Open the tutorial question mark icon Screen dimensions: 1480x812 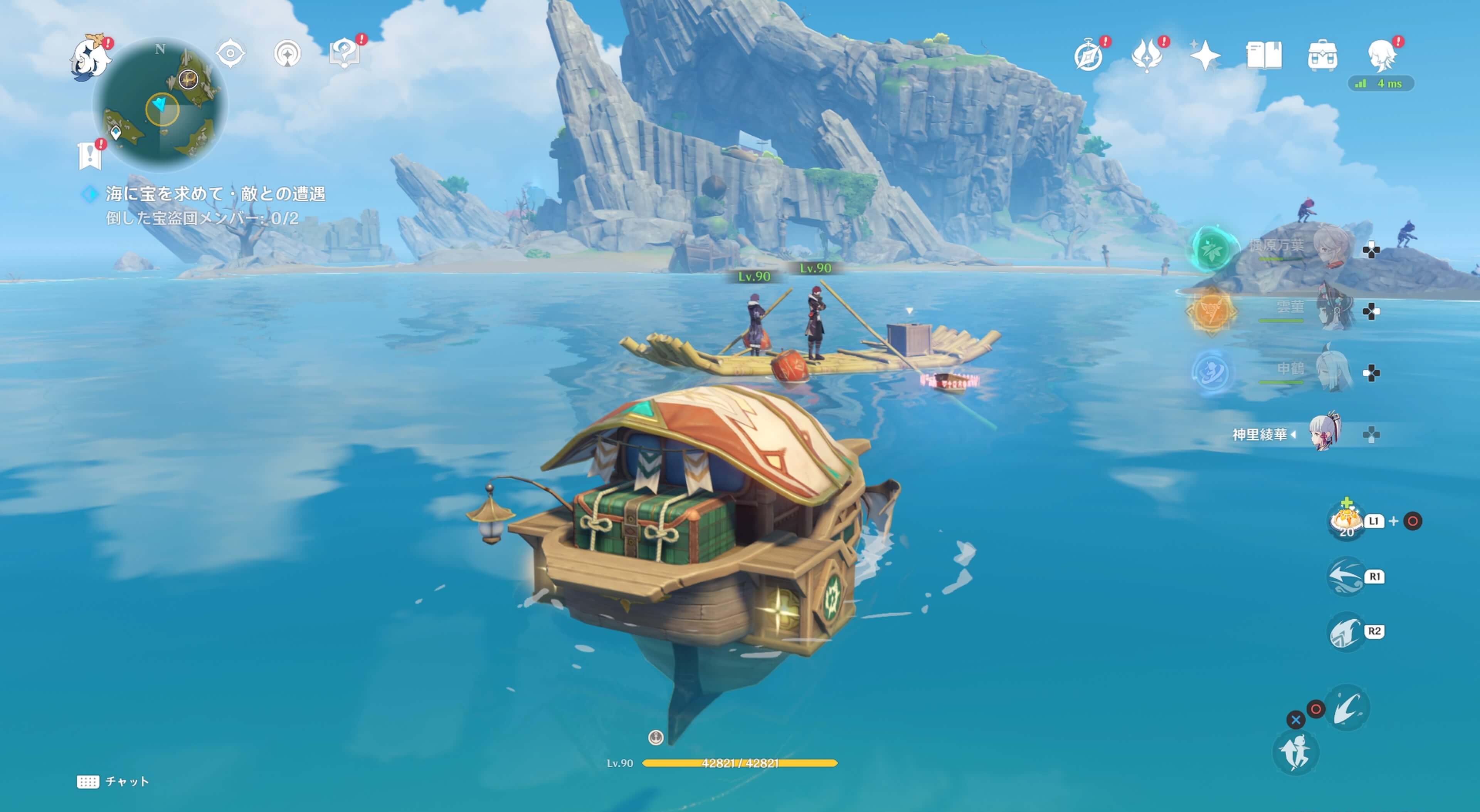point(344,54)
